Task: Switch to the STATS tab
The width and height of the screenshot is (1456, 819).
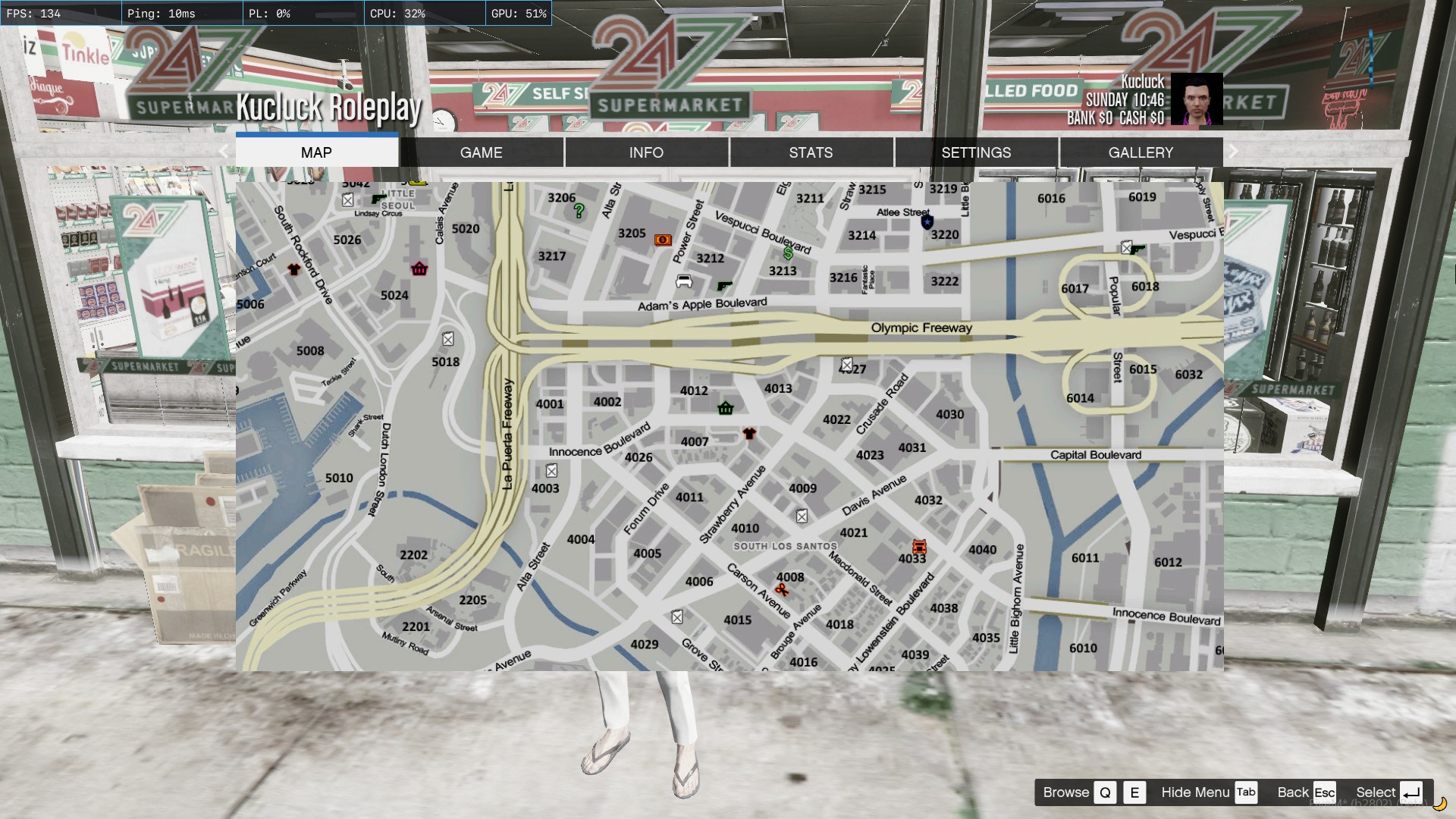Action: point(811,152)
